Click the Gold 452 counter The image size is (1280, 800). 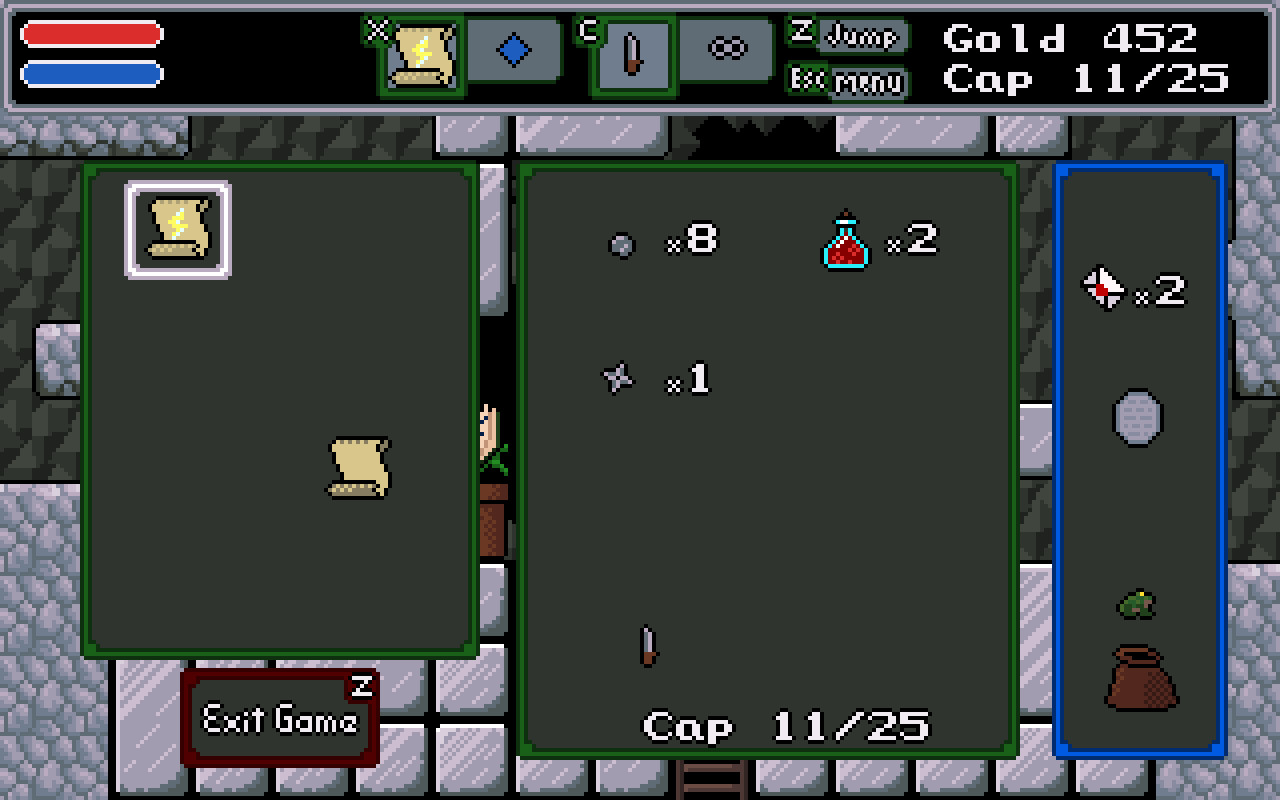click(x=1071, y=40)
